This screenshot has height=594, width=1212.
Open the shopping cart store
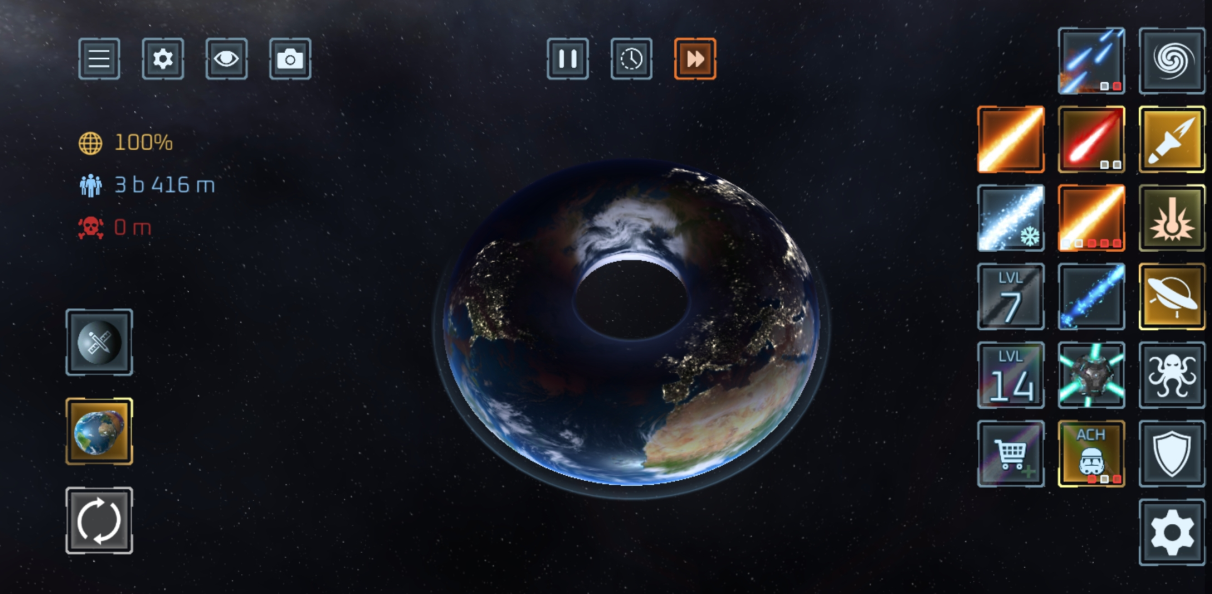(x=1011, y=453)
